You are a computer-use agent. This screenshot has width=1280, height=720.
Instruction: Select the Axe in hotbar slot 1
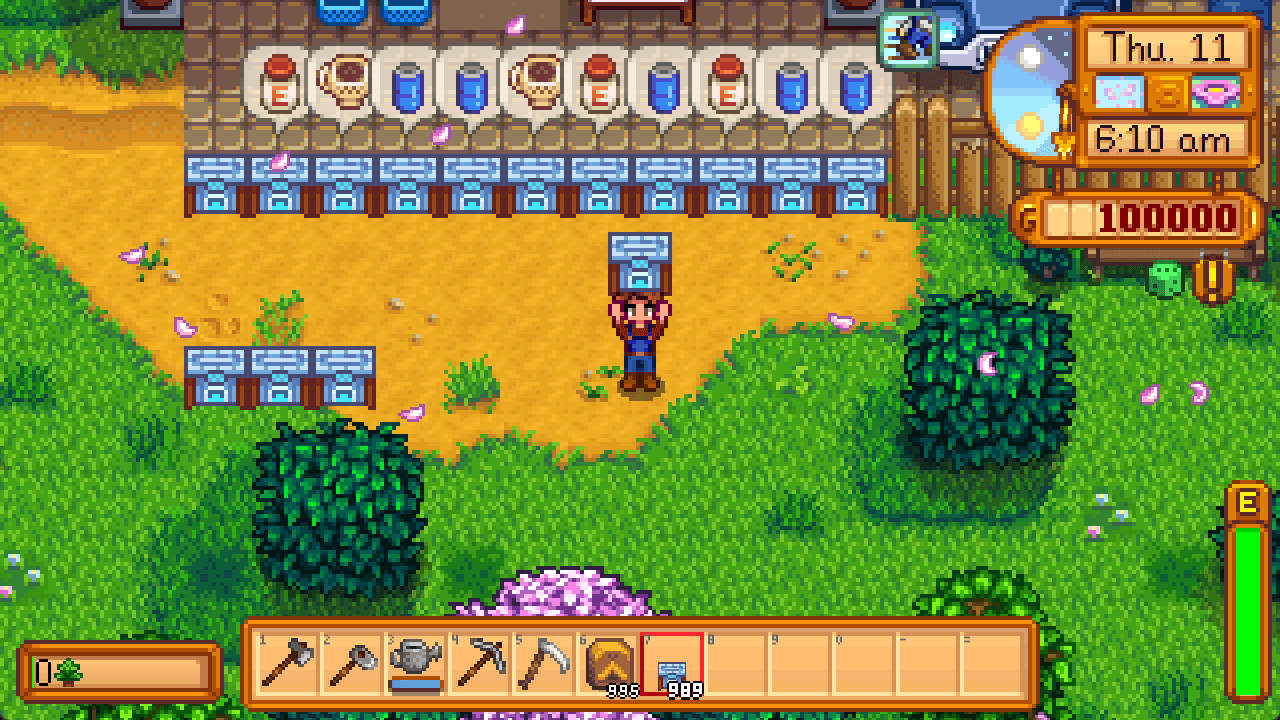coord(285,663)
